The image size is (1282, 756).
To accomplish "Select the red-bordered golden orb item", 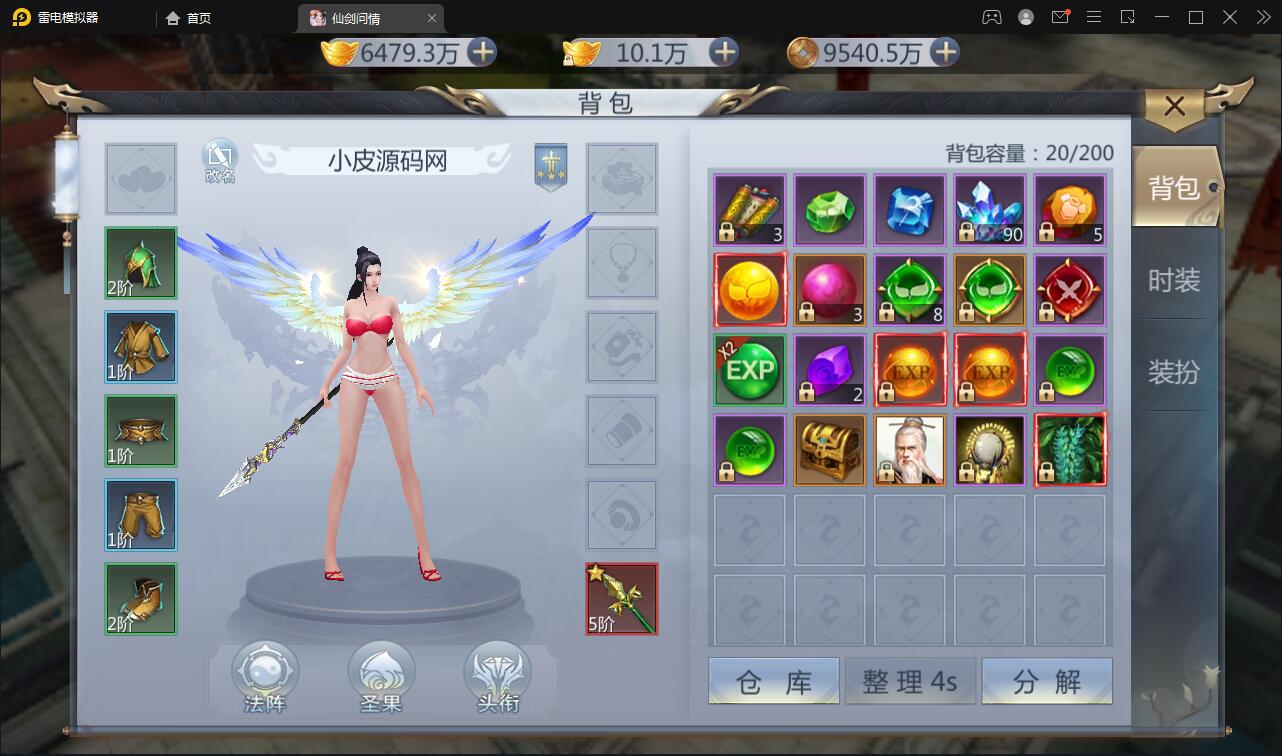I will (749, 290).
